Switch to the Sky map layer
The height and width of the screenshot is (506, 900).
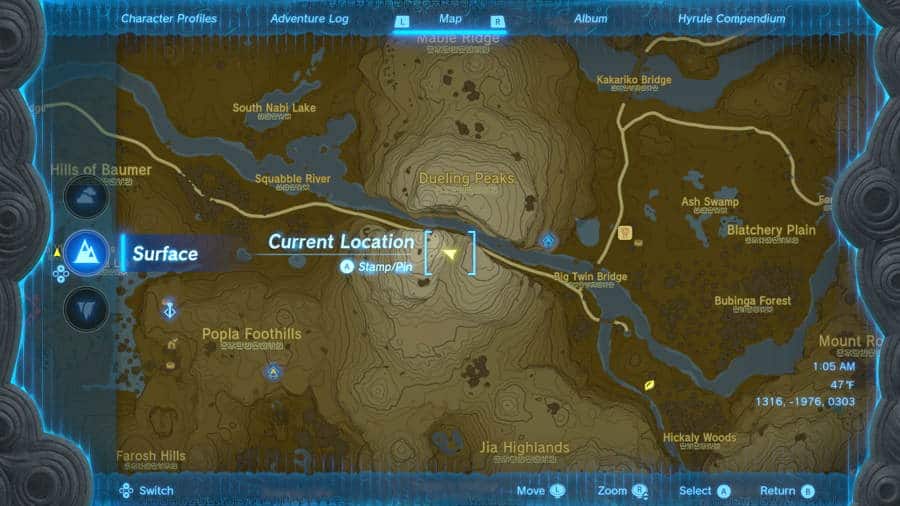pyautogui.click(x=86, y=196)
